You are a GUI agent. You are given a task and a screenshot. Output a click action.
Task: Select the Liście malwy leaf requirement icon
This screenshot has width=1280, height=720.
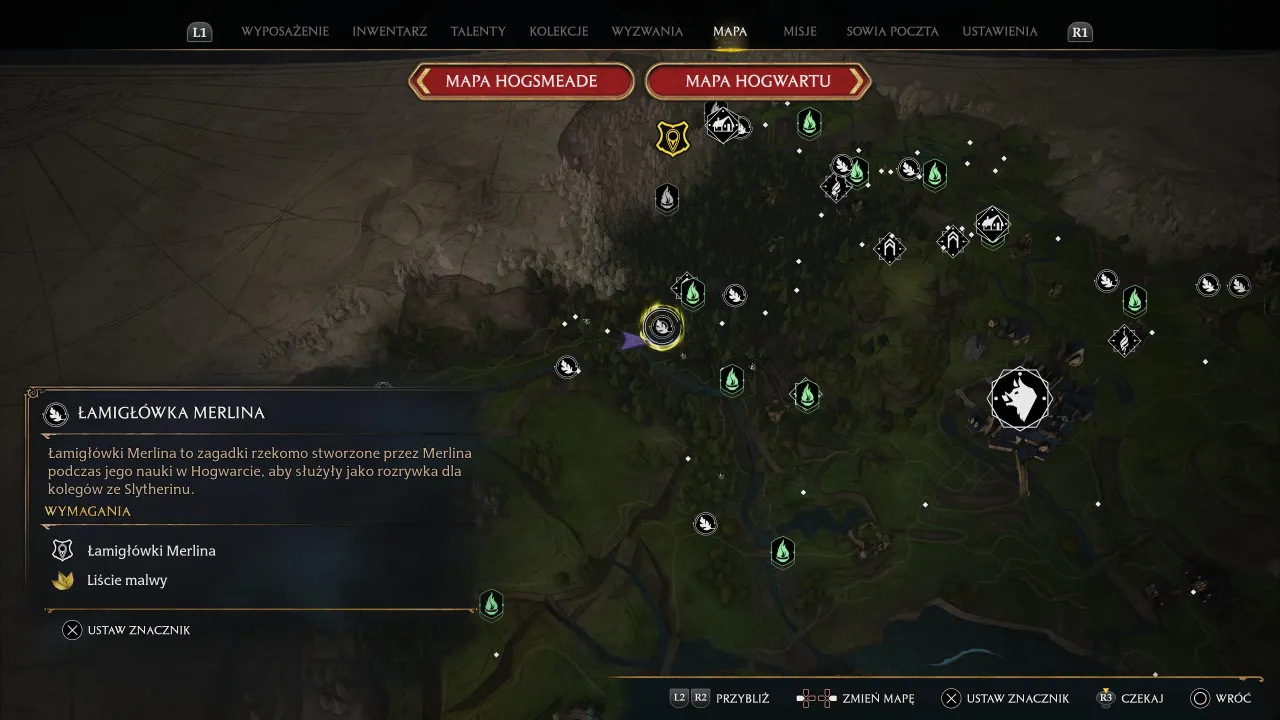click(62, 580)
